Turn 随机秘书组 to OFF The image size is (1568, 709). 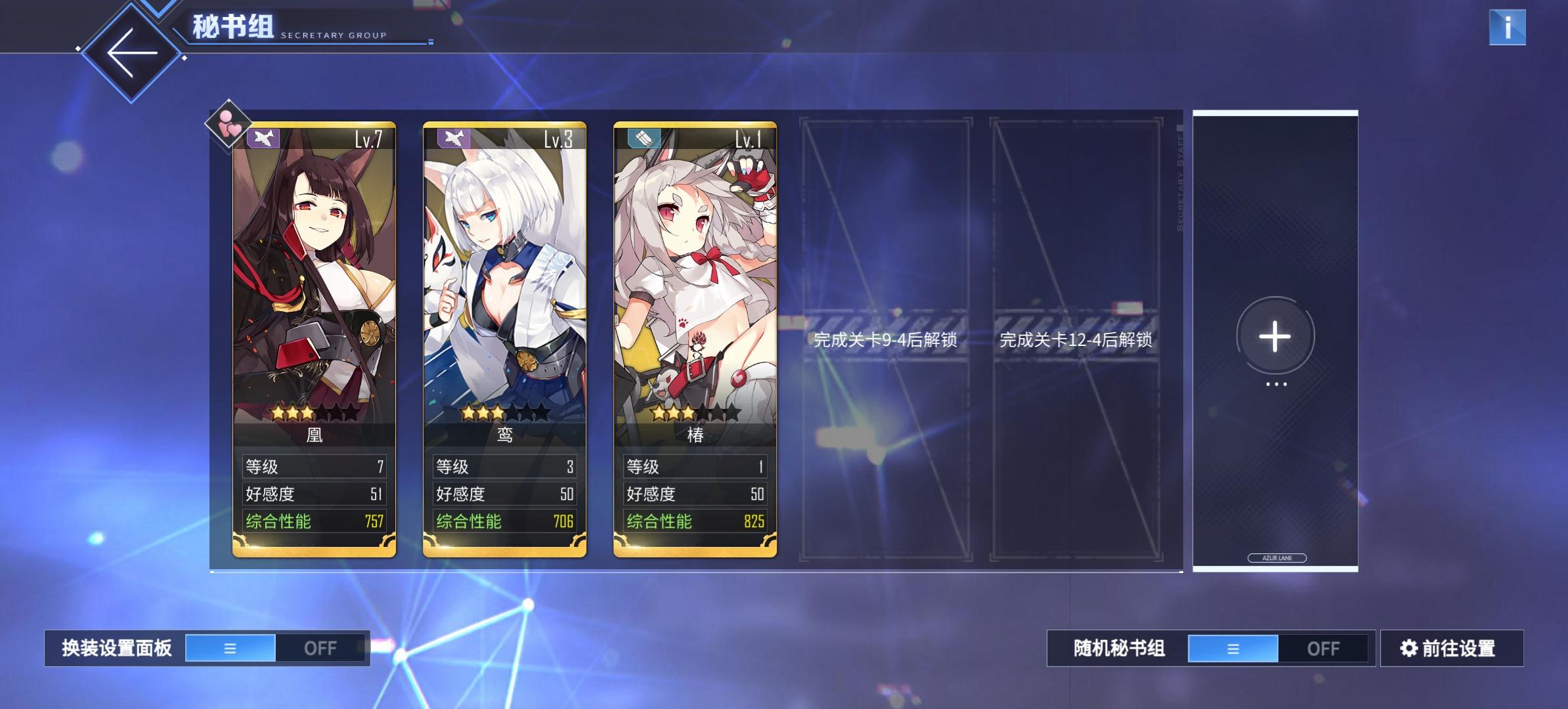click(1325, 647)
